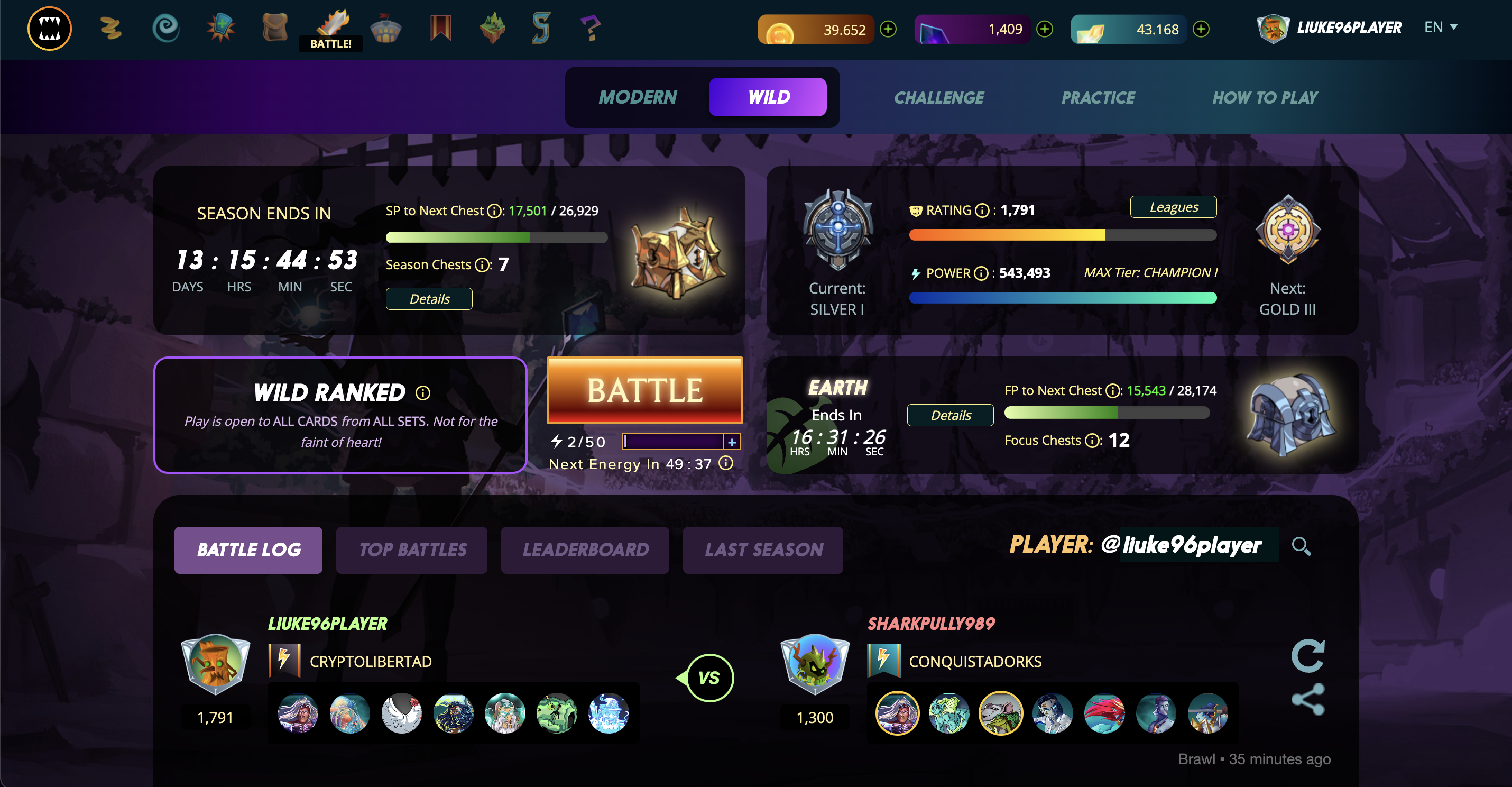This screenshot has width=1512, height=787.
Task: Switch to the MODERN format toggle
Action: [638, 97]
